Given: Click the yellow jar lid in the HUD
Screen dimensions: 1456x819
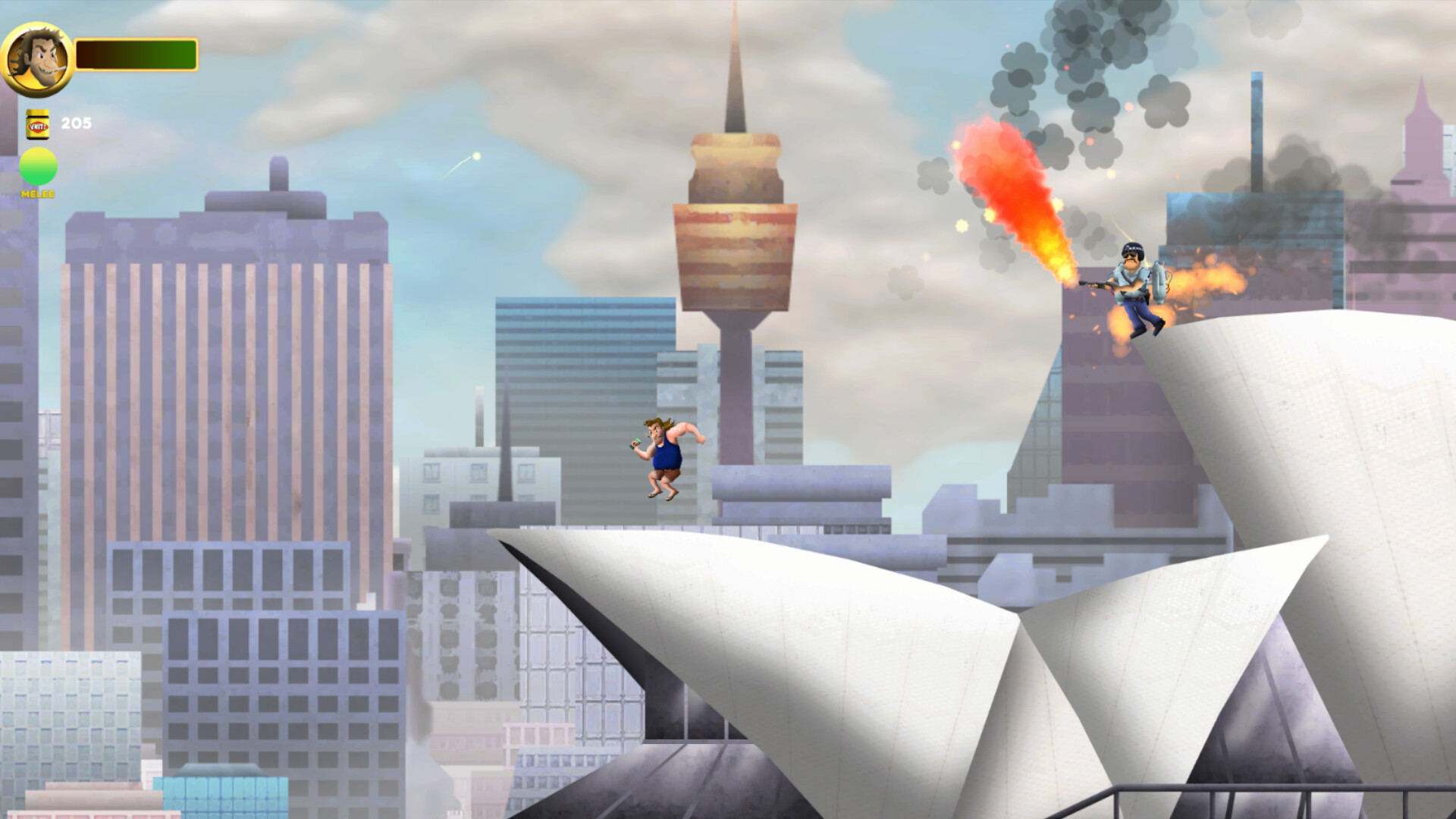Looking at the screenshot, I should 39,111.
